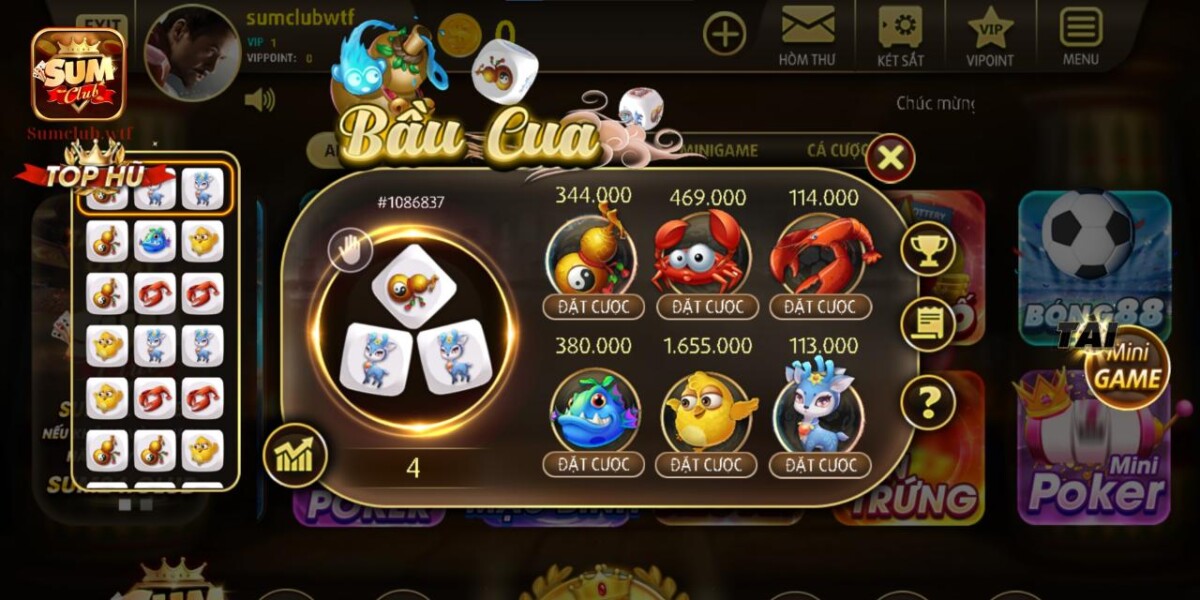This screenshot has height=600, width=1200.
Task: Show the statistics chart
Action: point(294,455)
